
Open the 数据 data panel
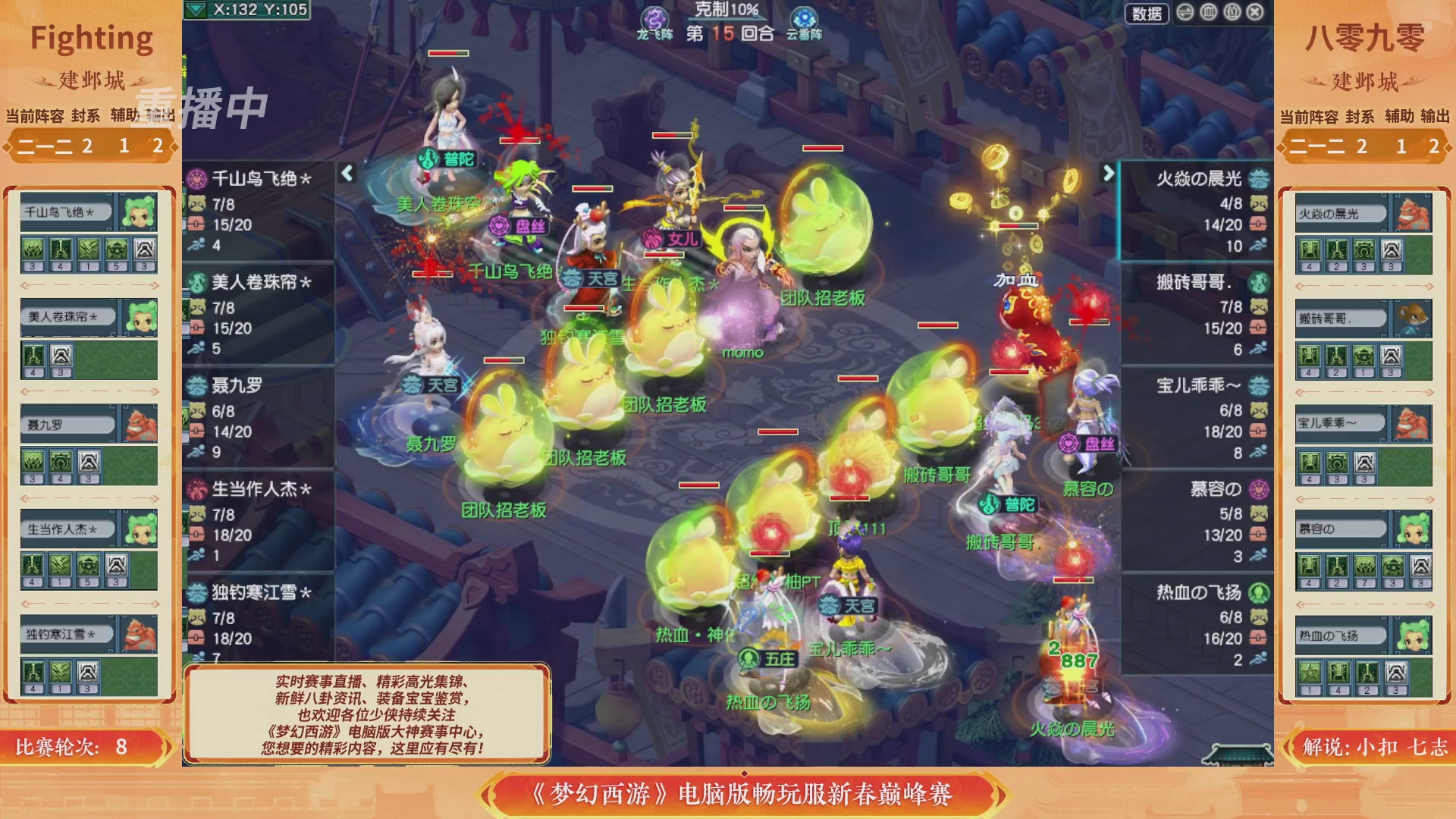[x=1147, y=12]
